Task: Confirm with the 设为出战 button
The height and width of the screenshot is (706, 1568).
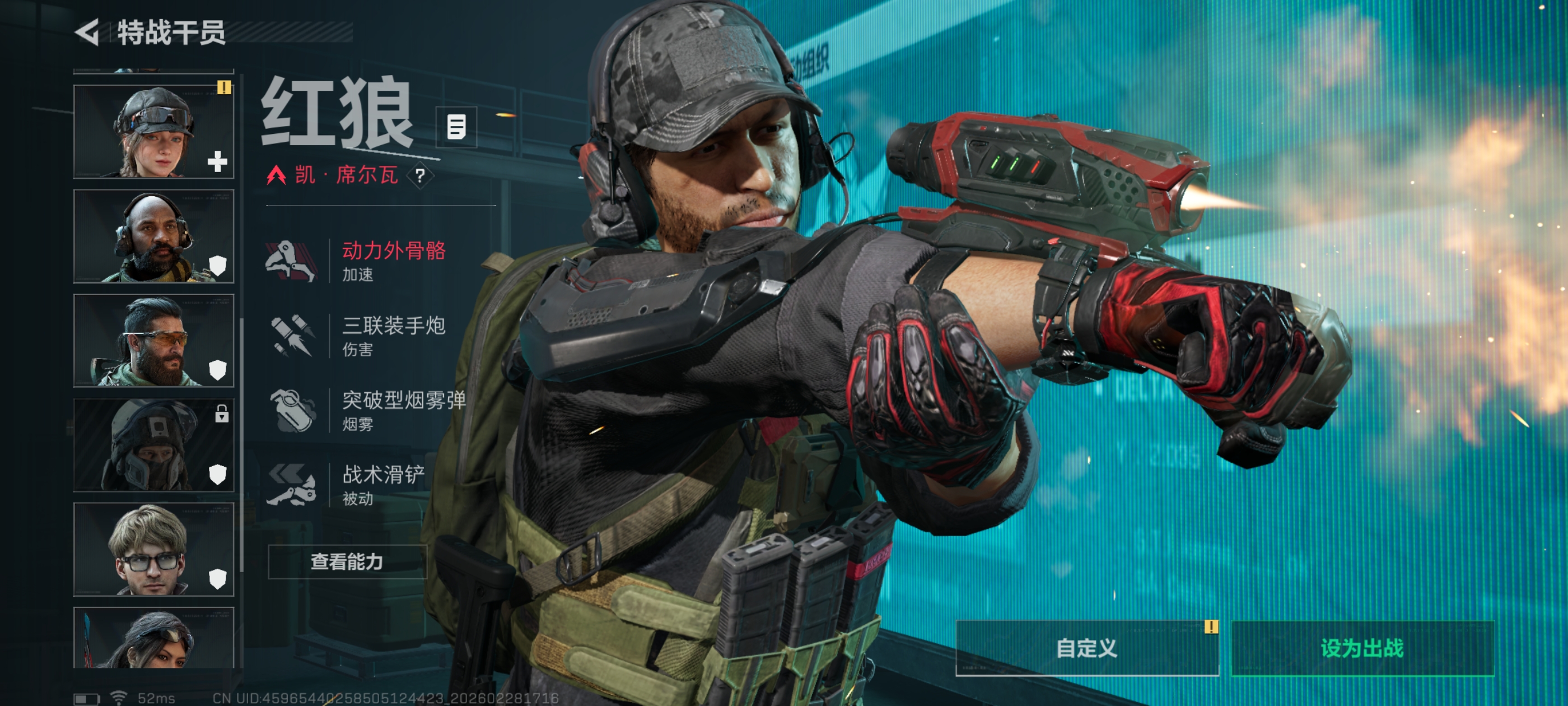Action: coord(1362,648)
